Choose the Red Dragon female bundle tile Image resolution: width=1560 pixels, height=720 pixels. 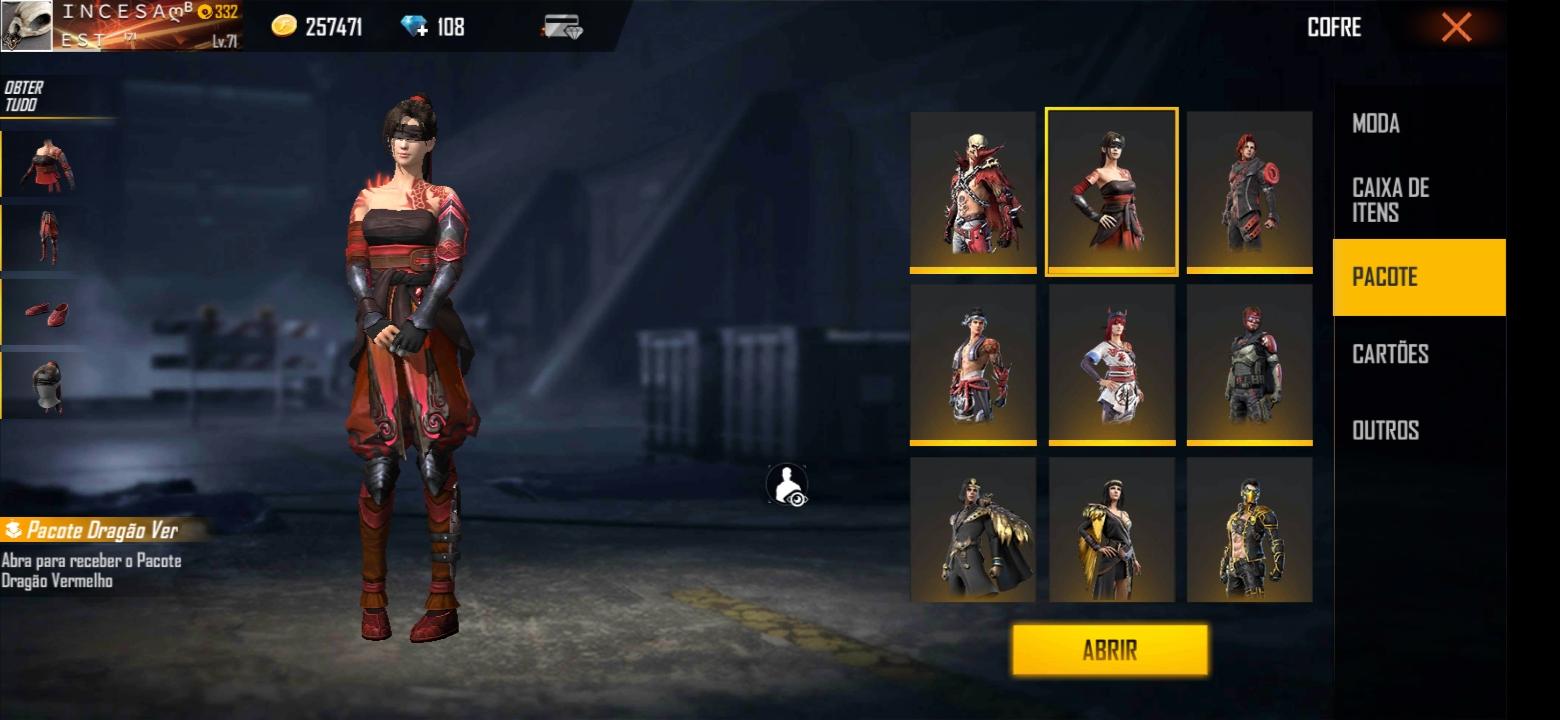click(1111, 190)
